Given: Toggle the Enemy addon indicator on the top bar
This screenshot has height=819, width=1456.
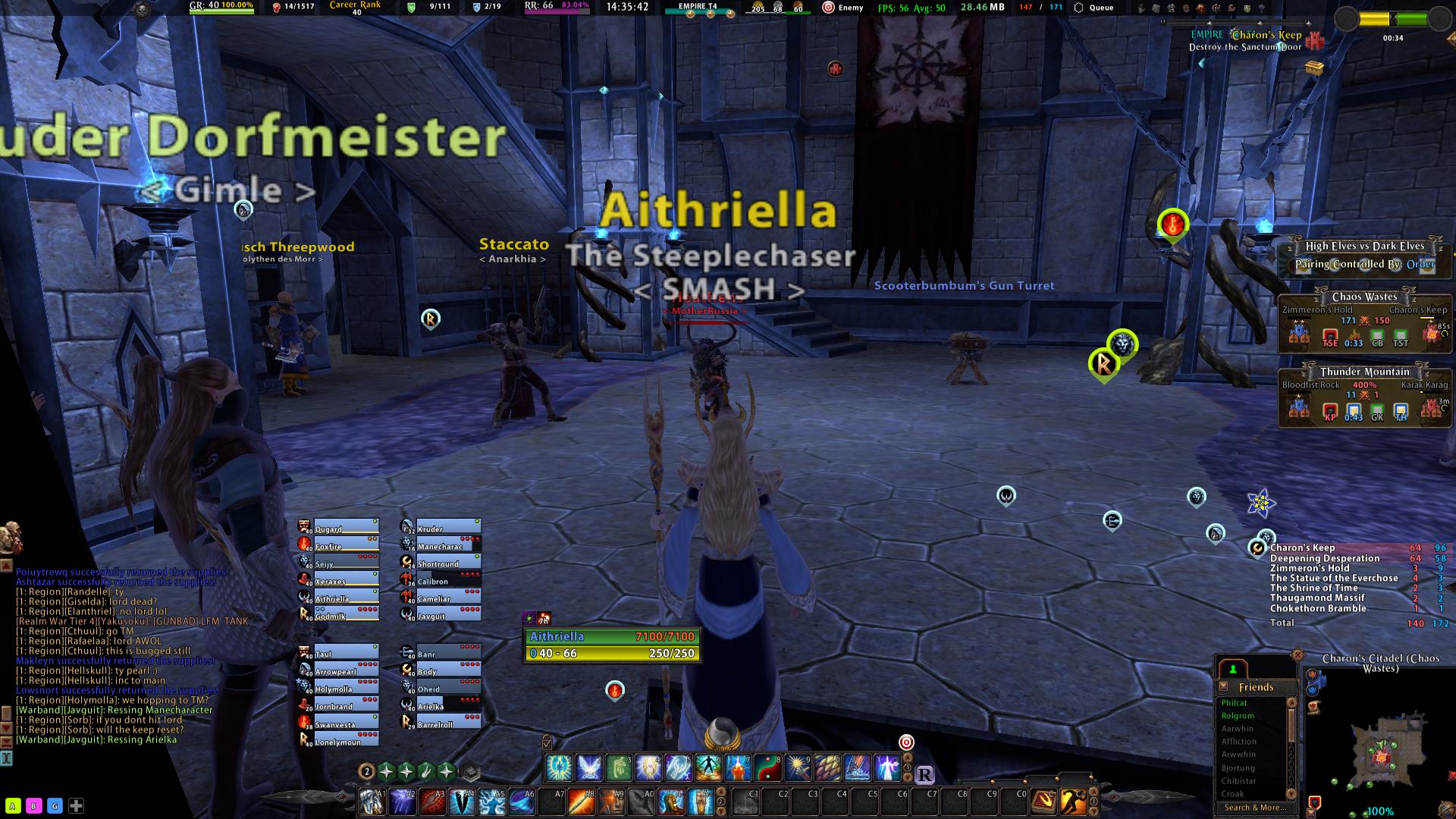Looking at the screenshot, I should coord(842,7).
